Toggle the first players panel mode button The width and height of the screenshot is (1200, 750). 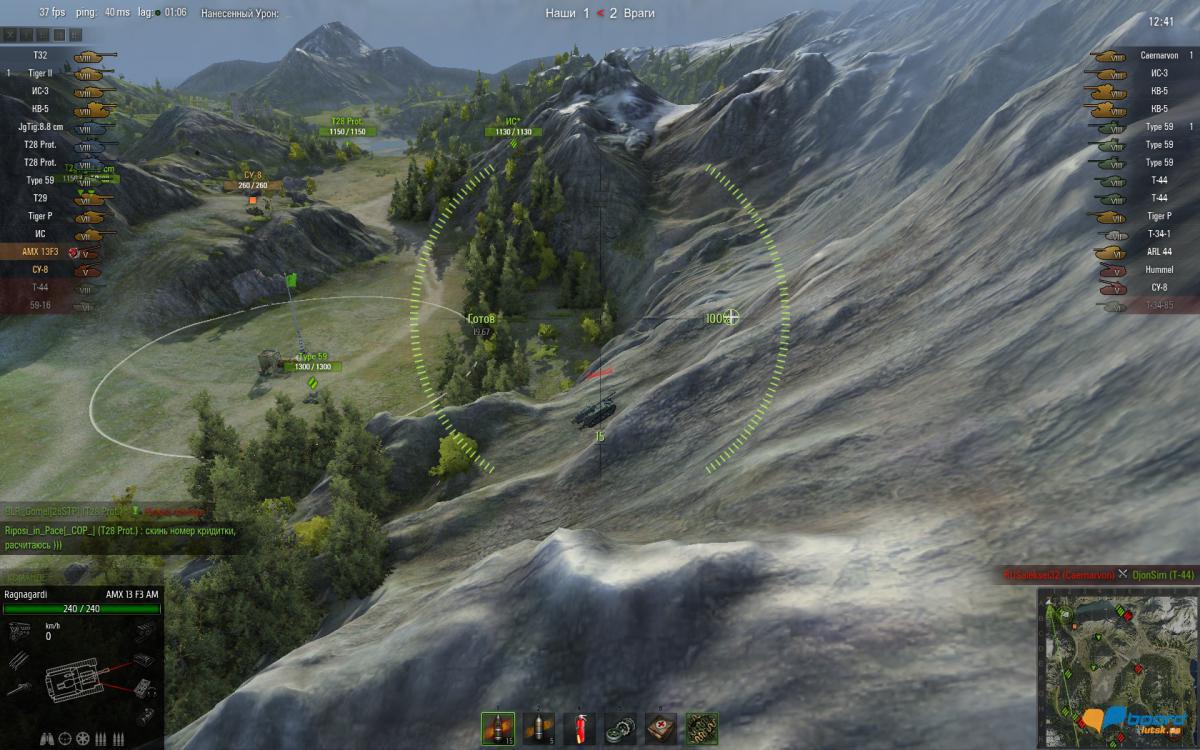pos(11,35)
